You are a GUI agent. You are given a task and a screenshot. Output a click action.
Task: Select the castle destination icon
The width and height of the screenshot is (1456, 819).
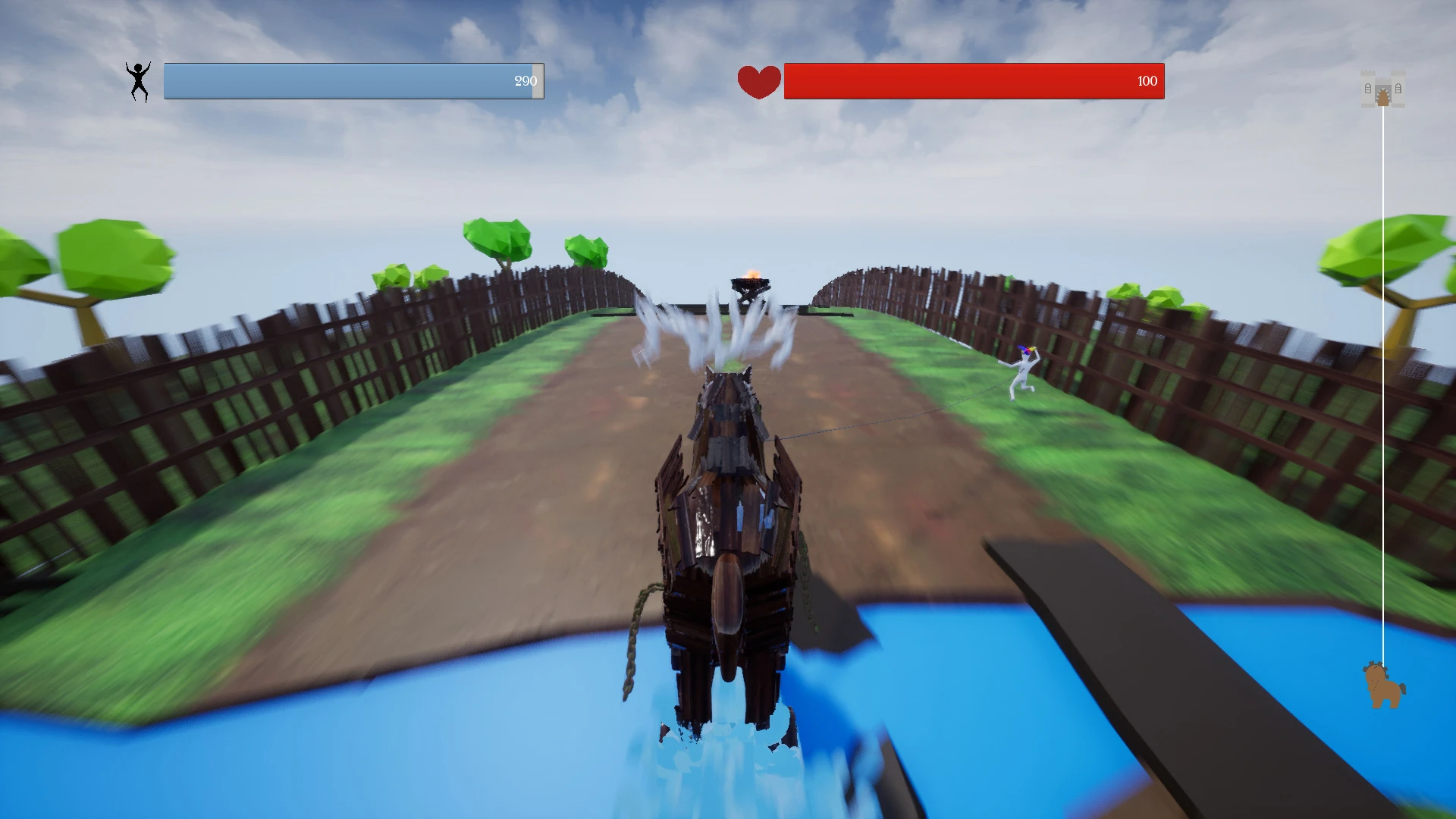point(1382,89)
